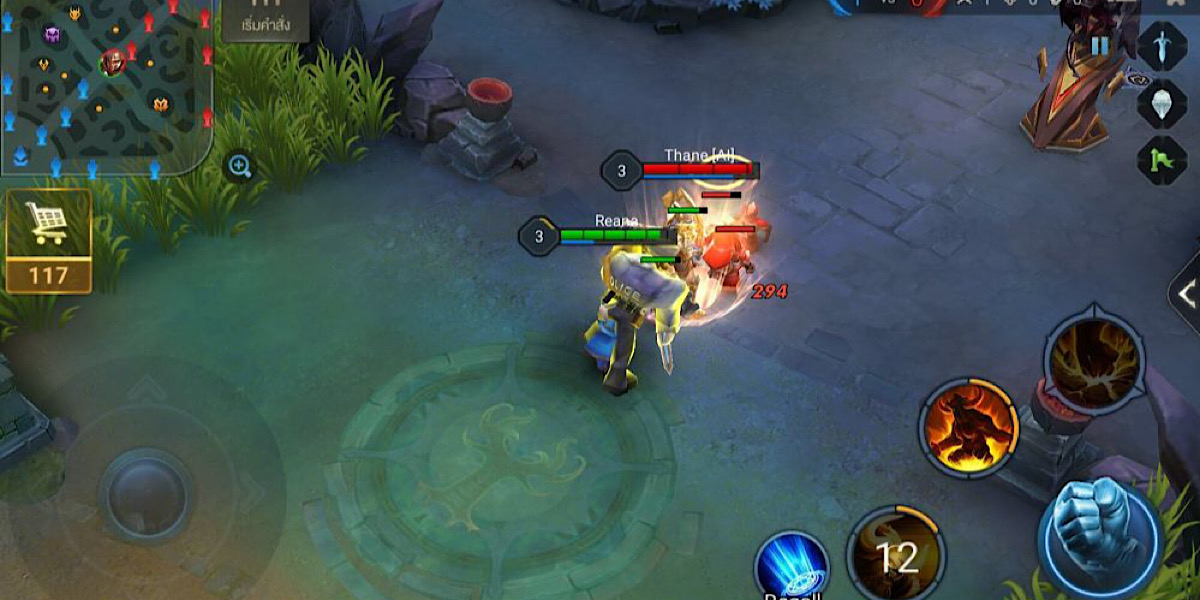Pause the match

coord(1100,46)
